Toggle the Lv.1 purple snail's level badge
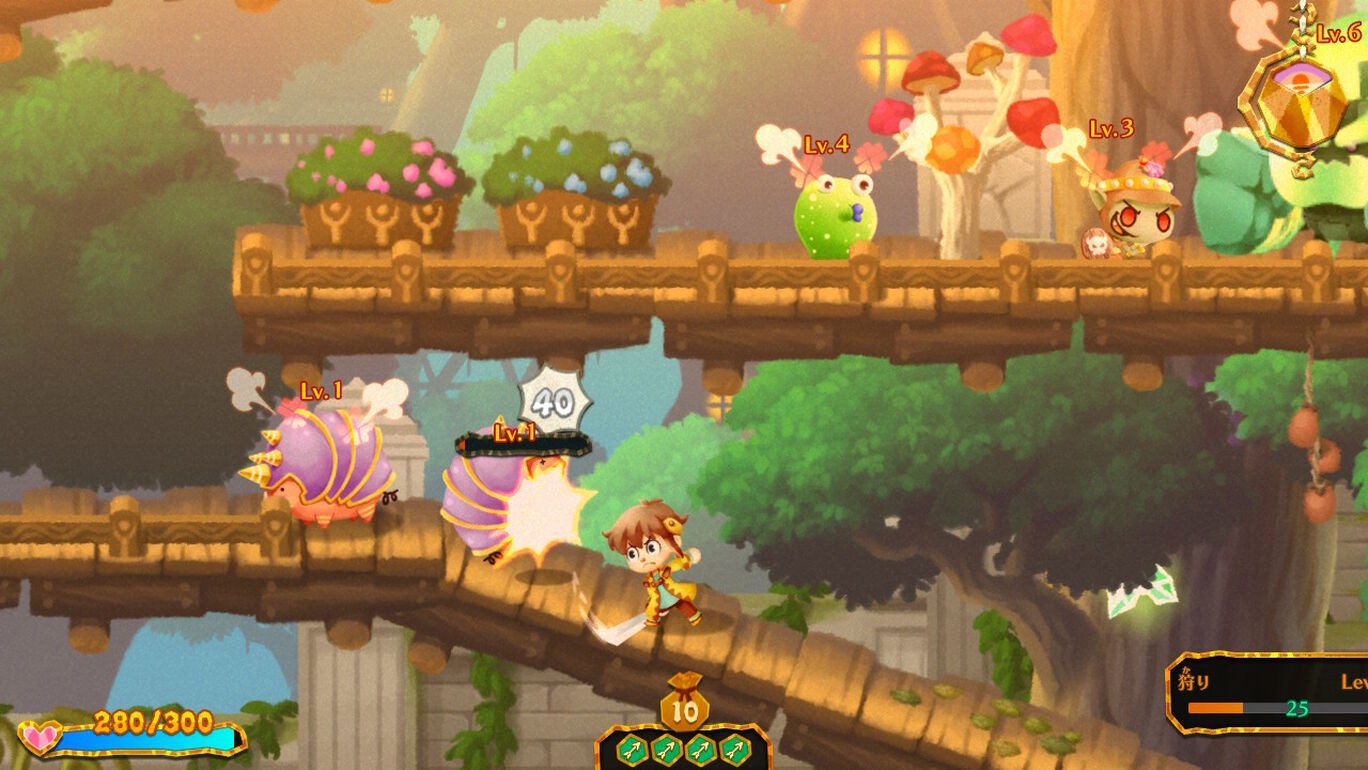 tap(319, 392)
